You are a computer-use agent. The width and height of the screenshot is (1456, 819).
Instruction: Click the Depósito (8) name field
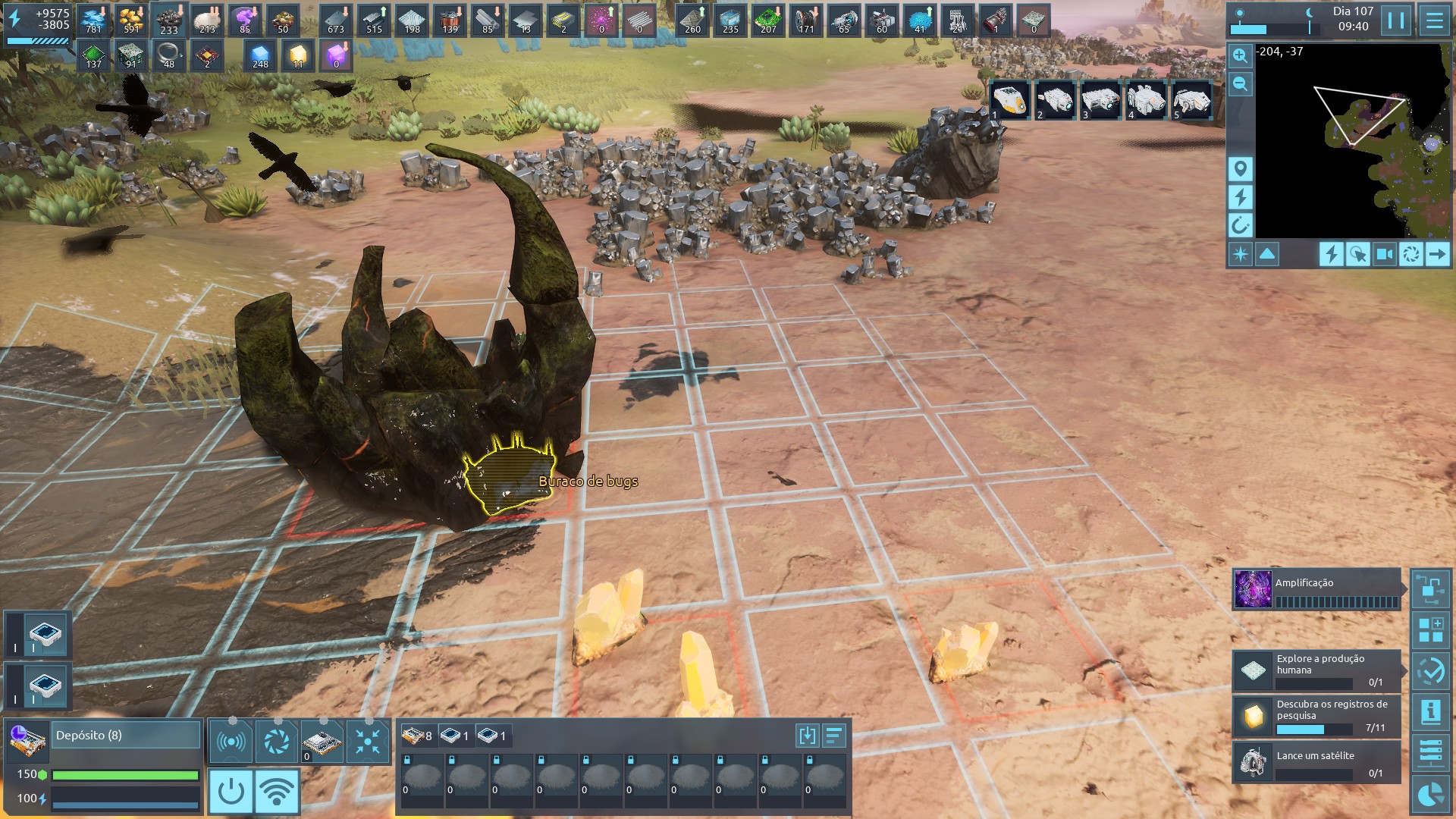point(126,735)
